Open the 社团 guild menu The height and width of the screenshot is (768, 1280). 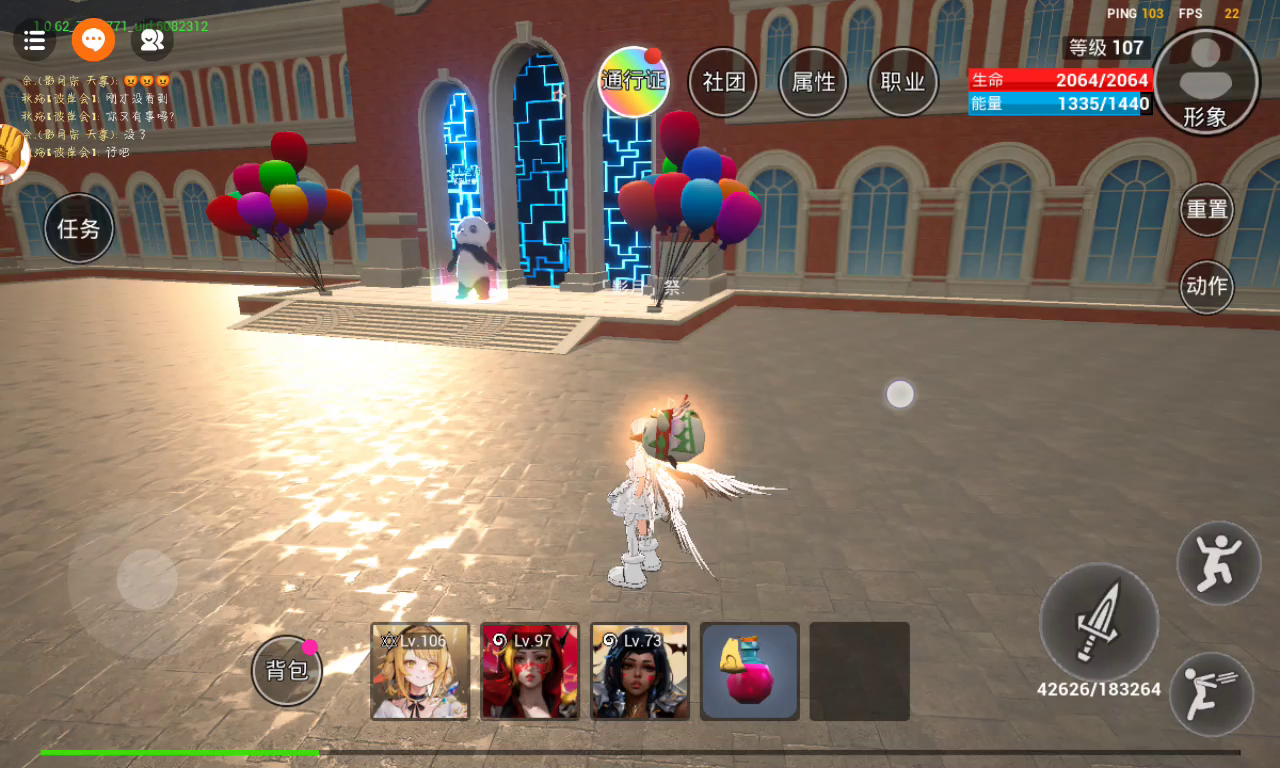click(x=723, y=82)
